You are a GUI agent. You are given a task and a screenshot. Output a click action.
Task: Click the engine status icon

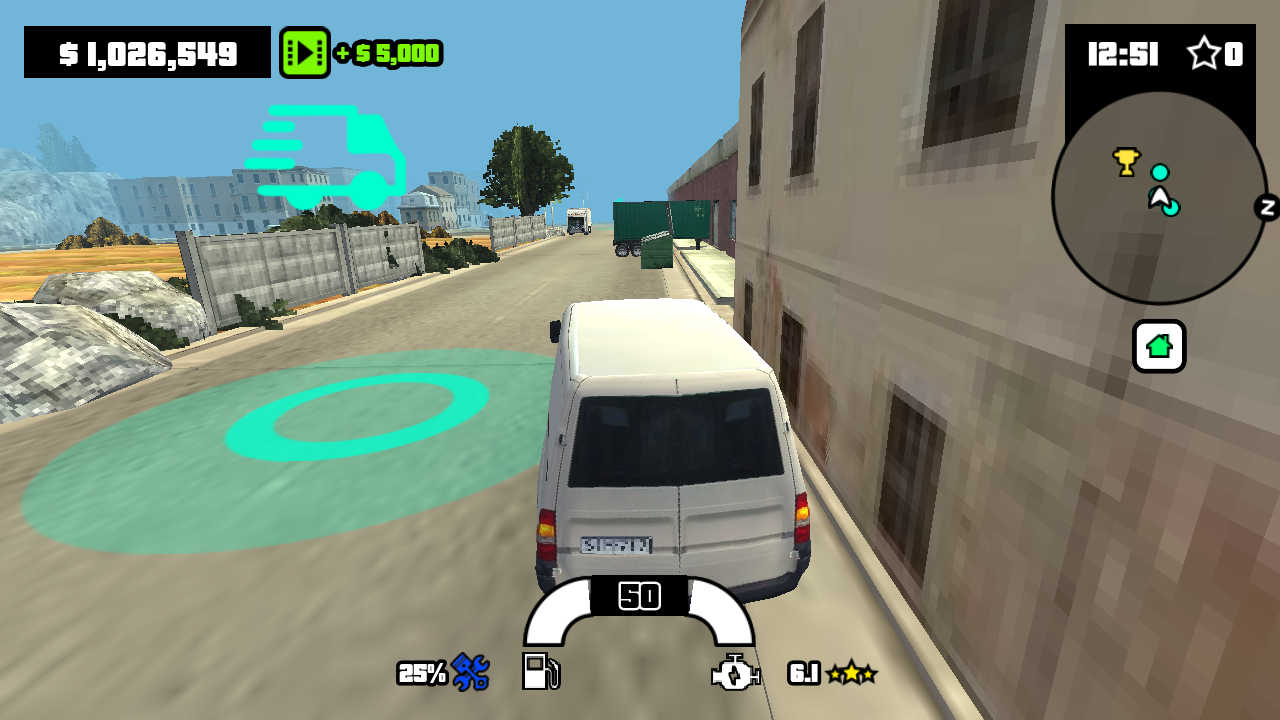pos(734,673)
